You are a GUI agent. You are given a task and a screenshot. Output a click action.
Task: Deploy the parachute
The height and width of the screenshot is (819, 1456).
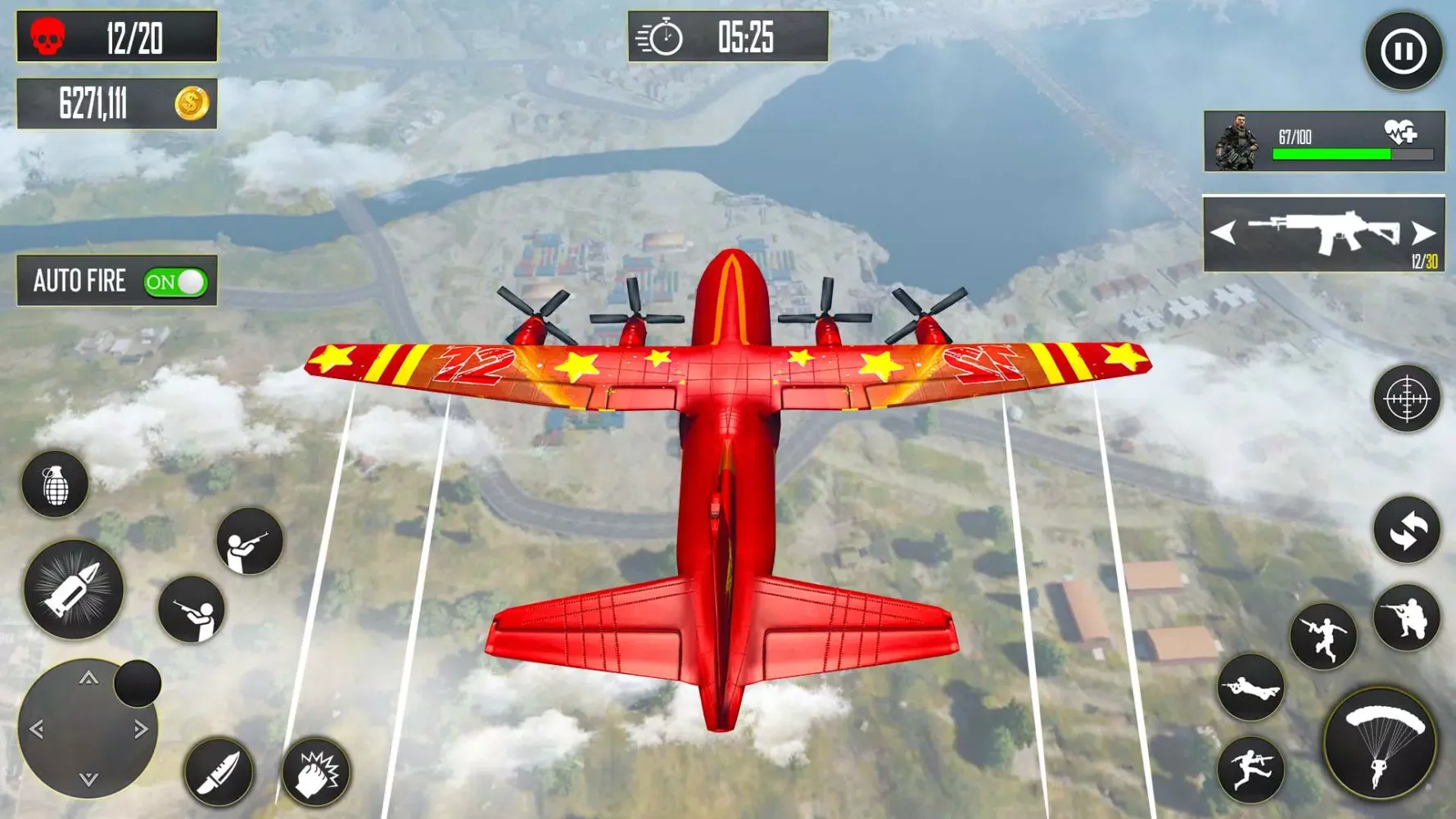(1380, 744)
